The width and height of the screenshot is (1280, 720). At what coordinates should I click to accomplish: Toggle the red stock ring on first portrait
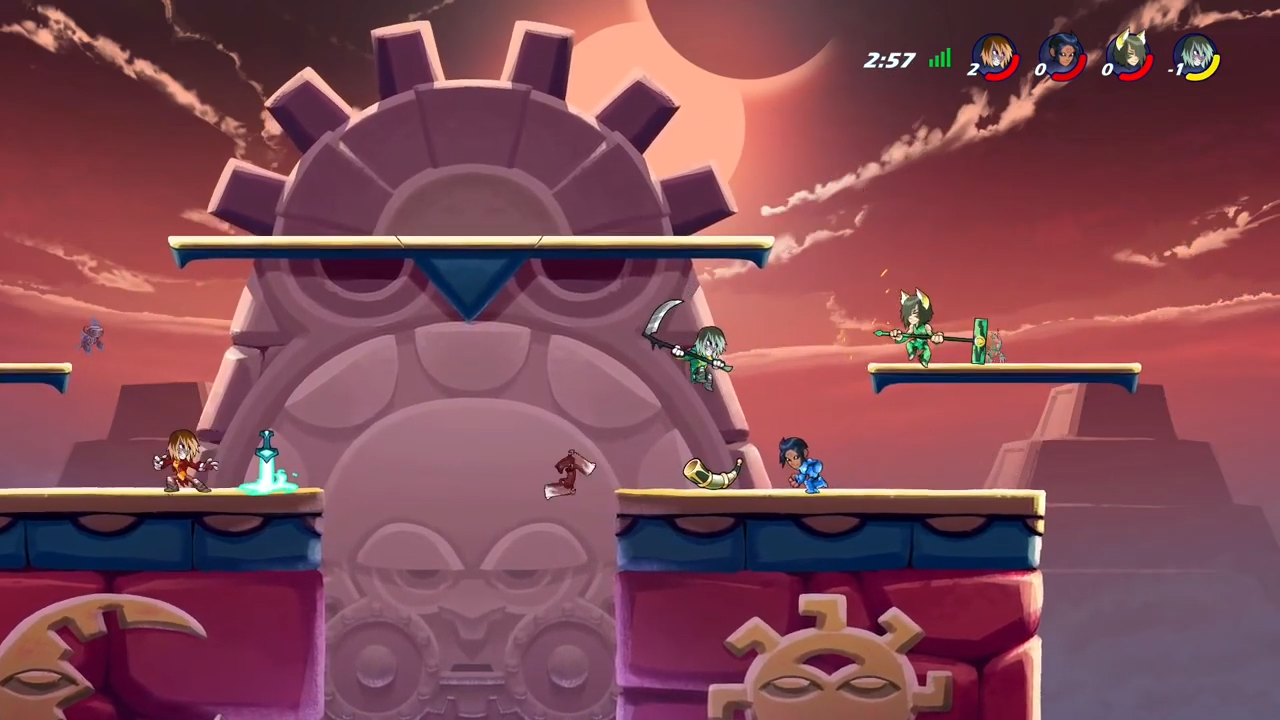click(1002, 75)
